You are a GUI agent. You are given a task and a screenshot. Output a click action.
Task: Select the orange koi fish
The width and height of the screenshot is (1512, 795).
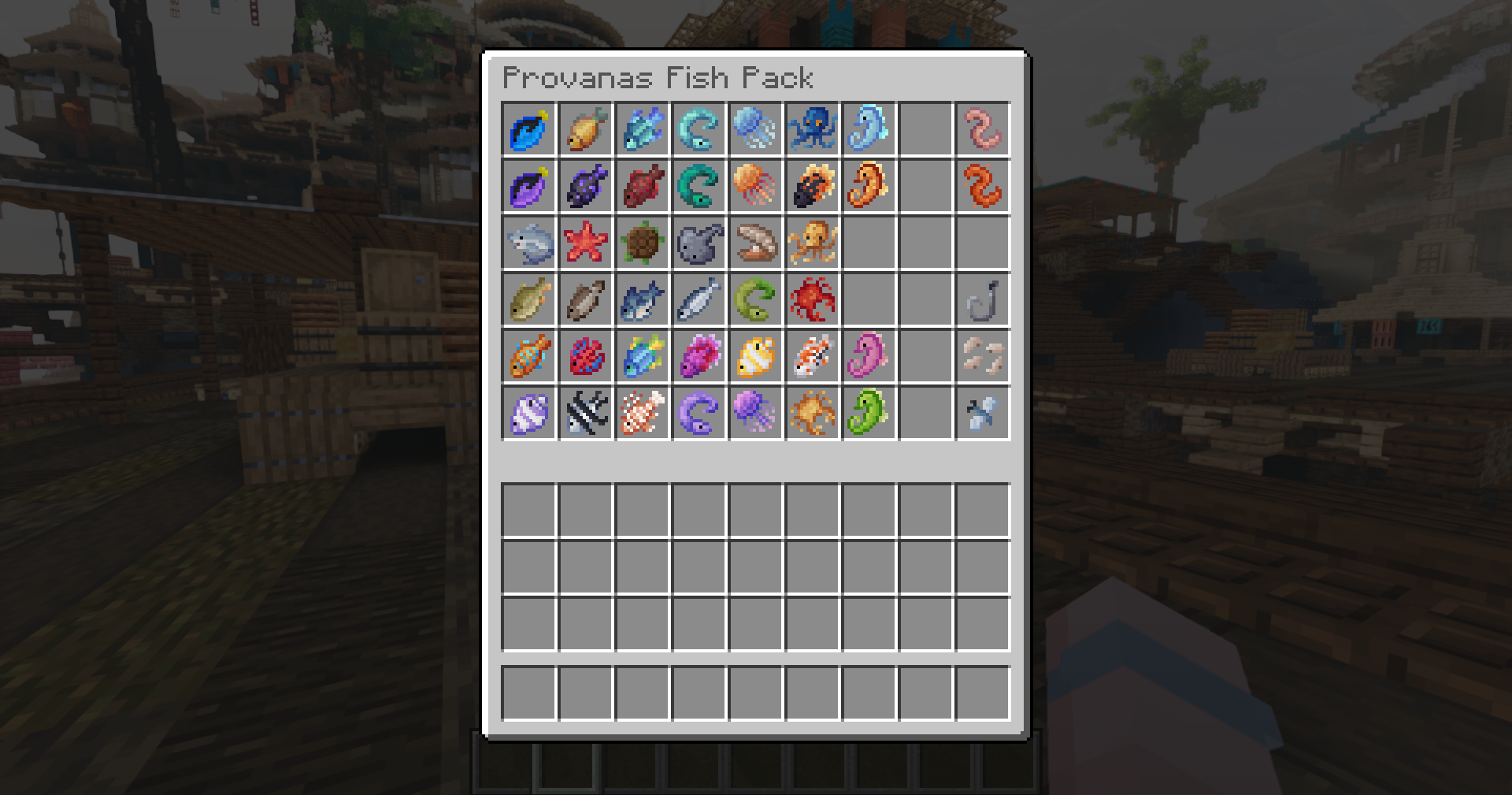812,356
